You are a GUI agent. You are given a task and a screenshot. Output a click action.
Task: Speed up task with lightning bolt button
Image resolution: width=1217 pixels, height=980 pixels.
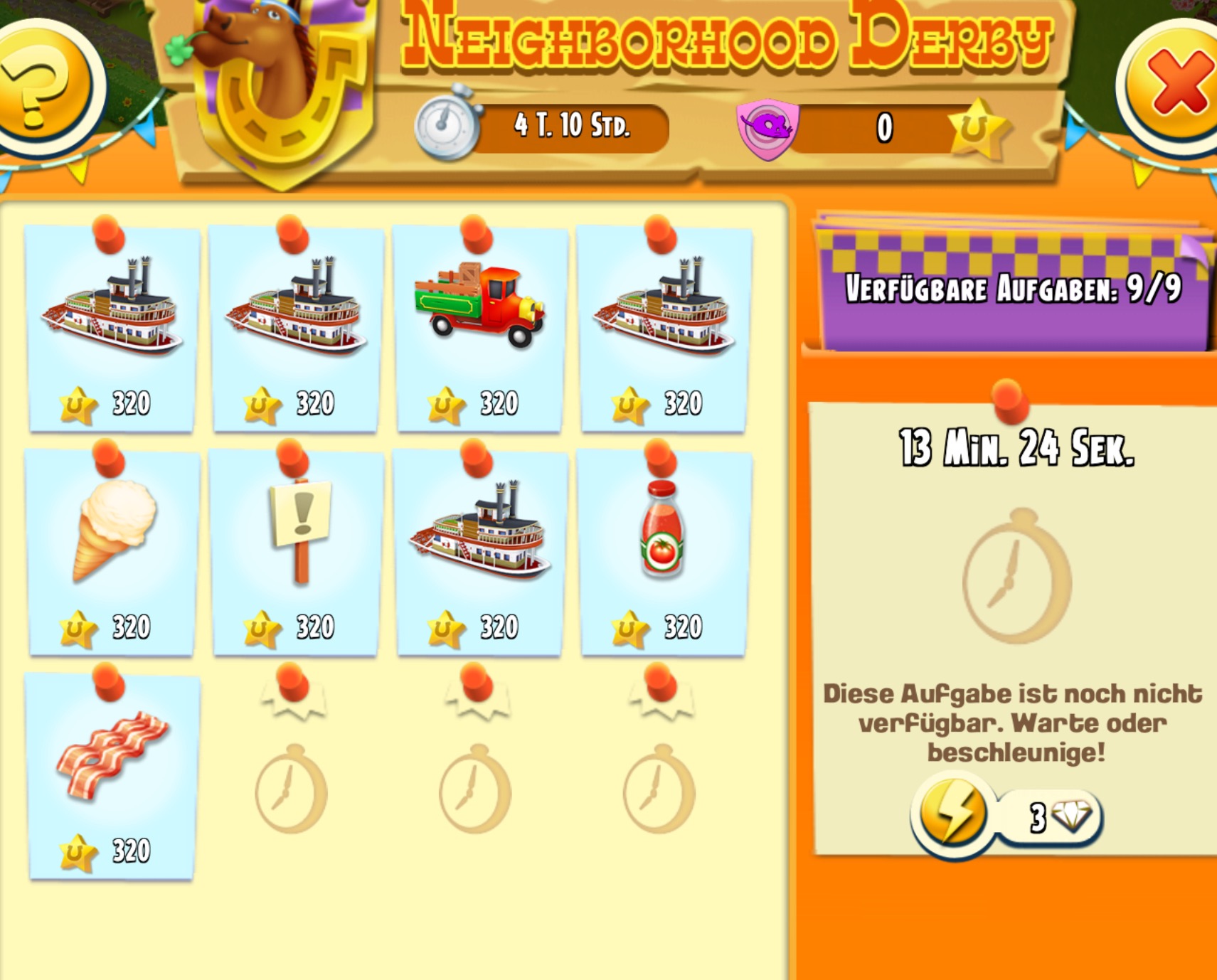pyautogui.click(x=953, y=814)
